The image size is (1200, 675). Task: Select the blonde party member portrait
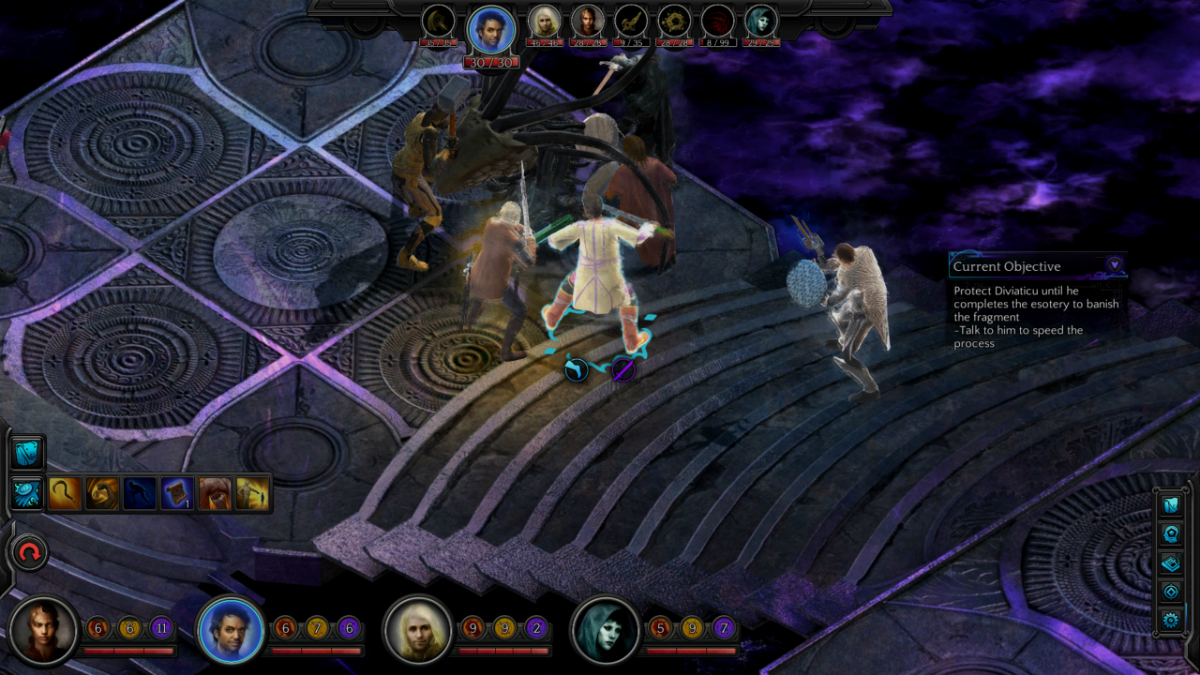[419, 630]
